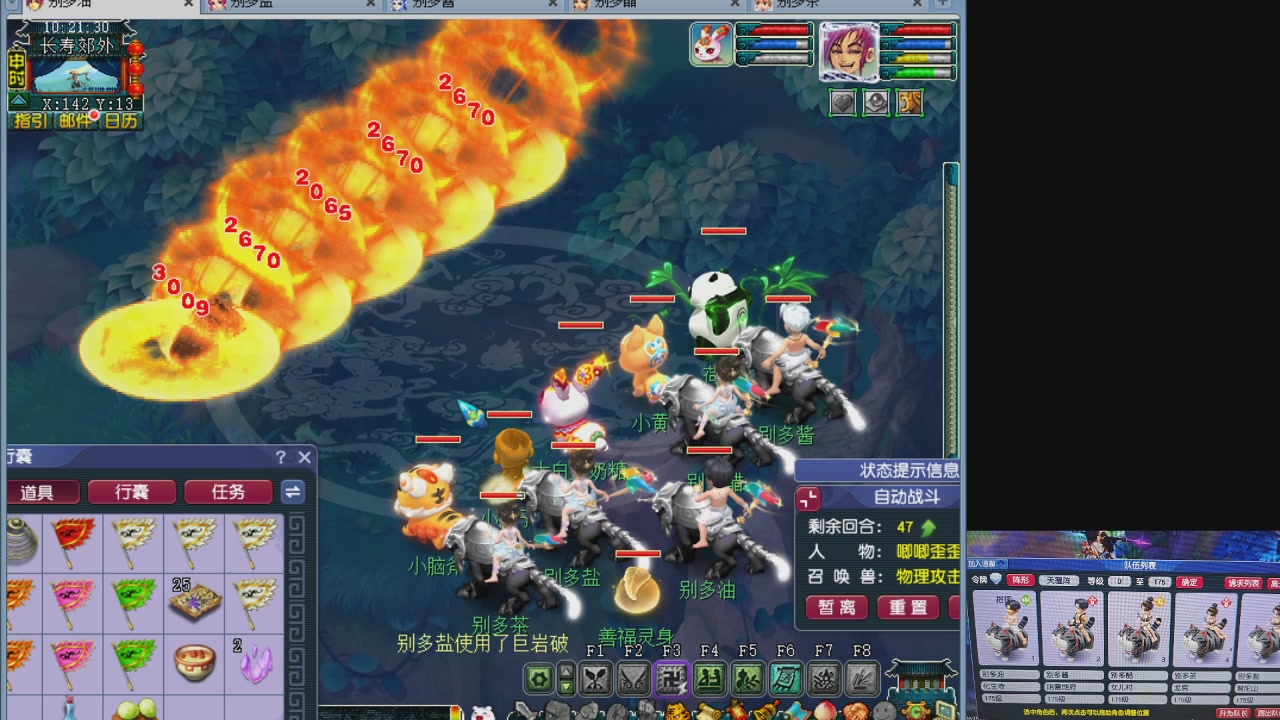Click the question mark on the 行囊 panel
Image resolution: width=1280 pixels, height=720 pixels.
click(x=281, y=457)
